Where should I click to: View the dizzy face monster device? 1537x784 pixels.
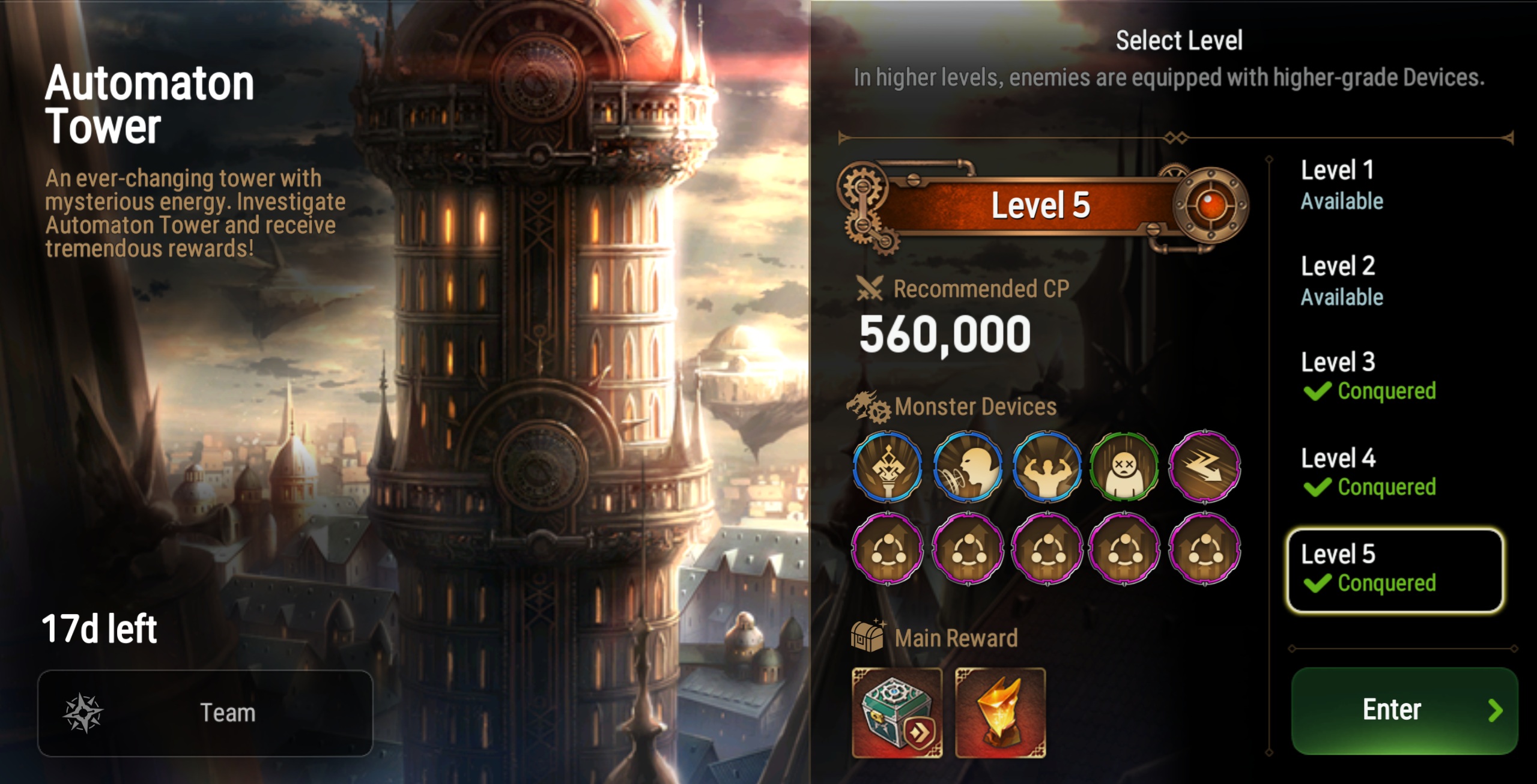coord(1124,466)
